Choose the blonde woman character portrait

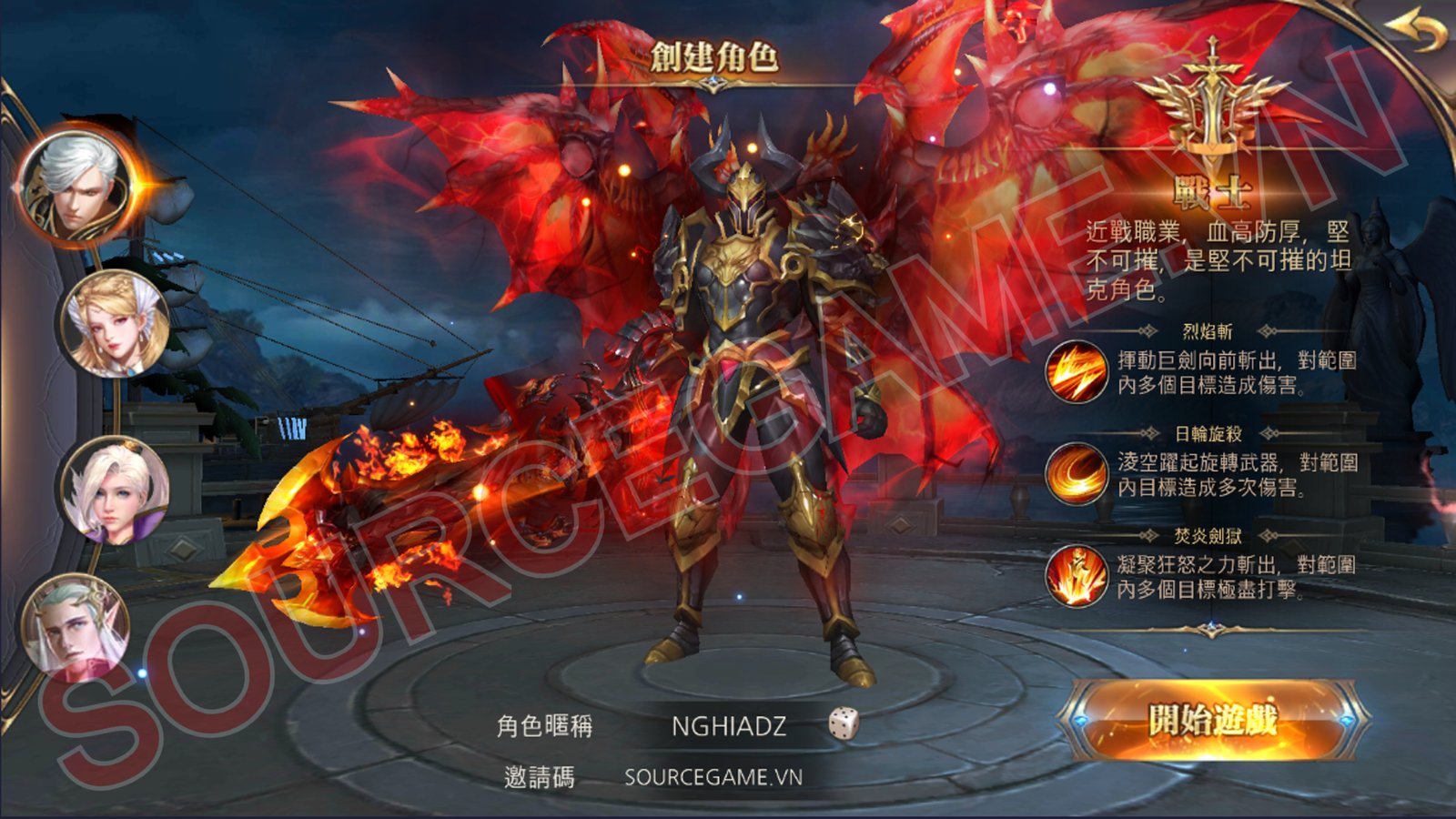[x=115, y=325]
